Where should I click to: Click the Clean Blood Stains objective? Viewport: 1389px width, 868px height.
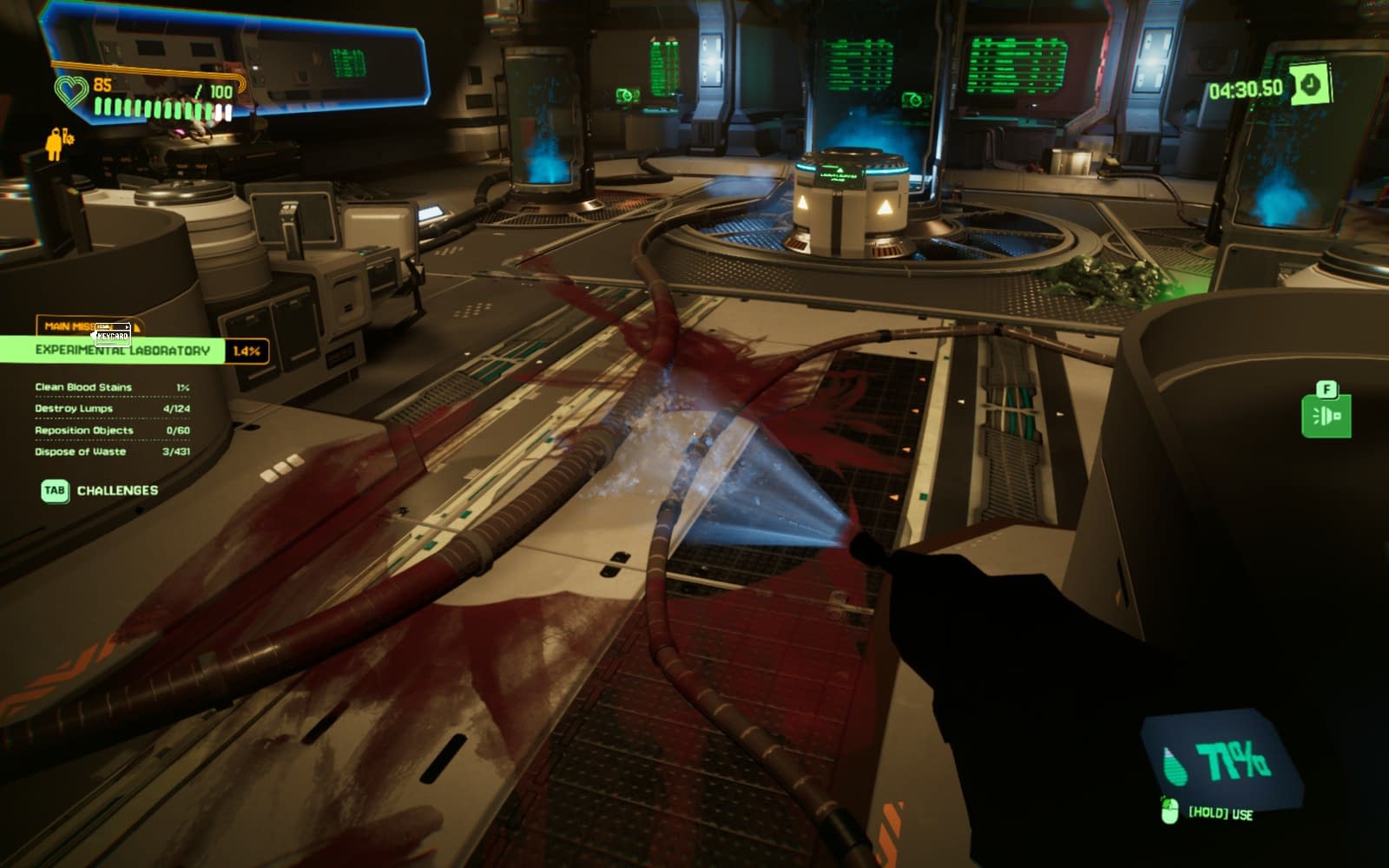(x=111, y=387)
